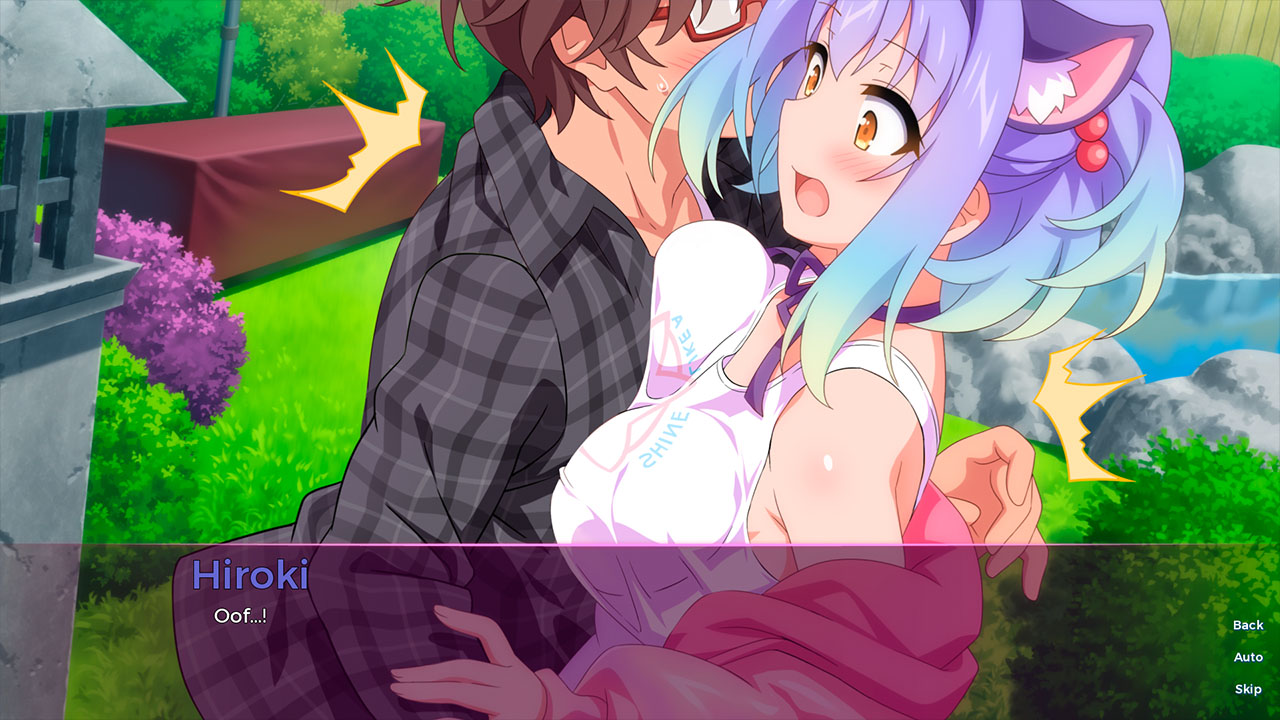The height and width of the screenshot is (720, 1280).
Task: Click the pink gradient bar atop the dialogue box
Action: pyautogui.click(x=640, y=545)
